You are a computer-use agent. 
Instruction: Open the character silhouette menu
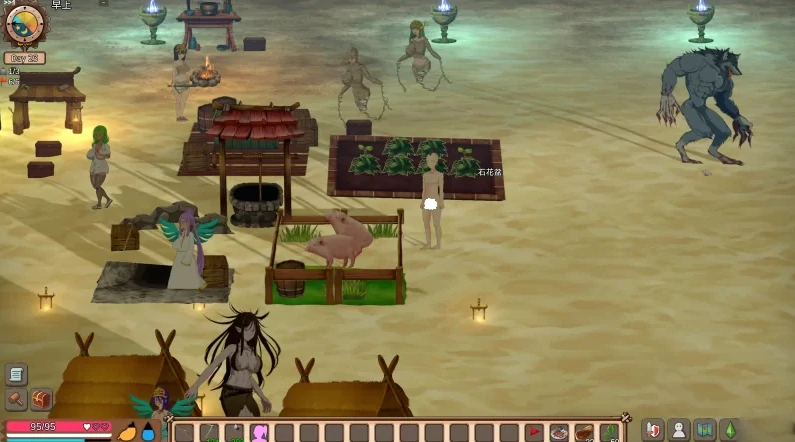pos(680,430)
